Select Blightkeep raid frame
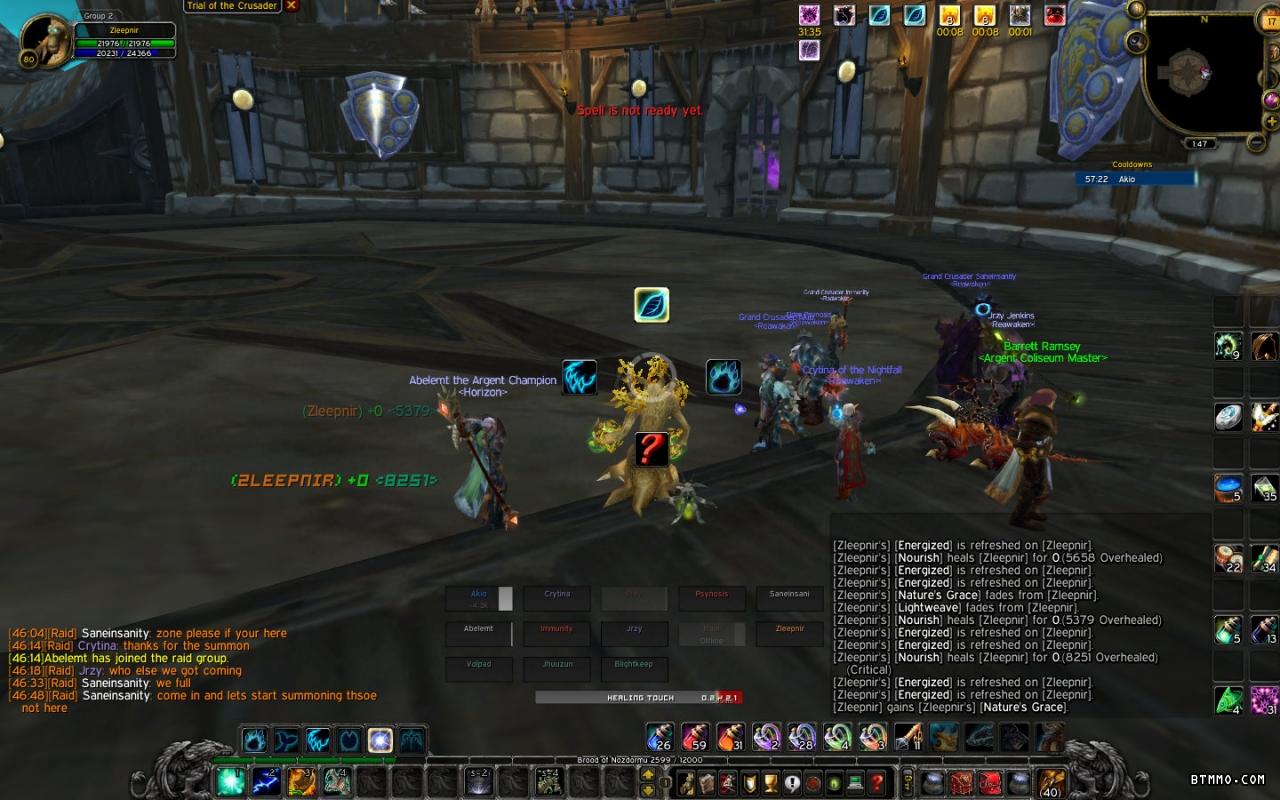Image resolution: width=1280 pixels, height=800 pixels. 634,668
